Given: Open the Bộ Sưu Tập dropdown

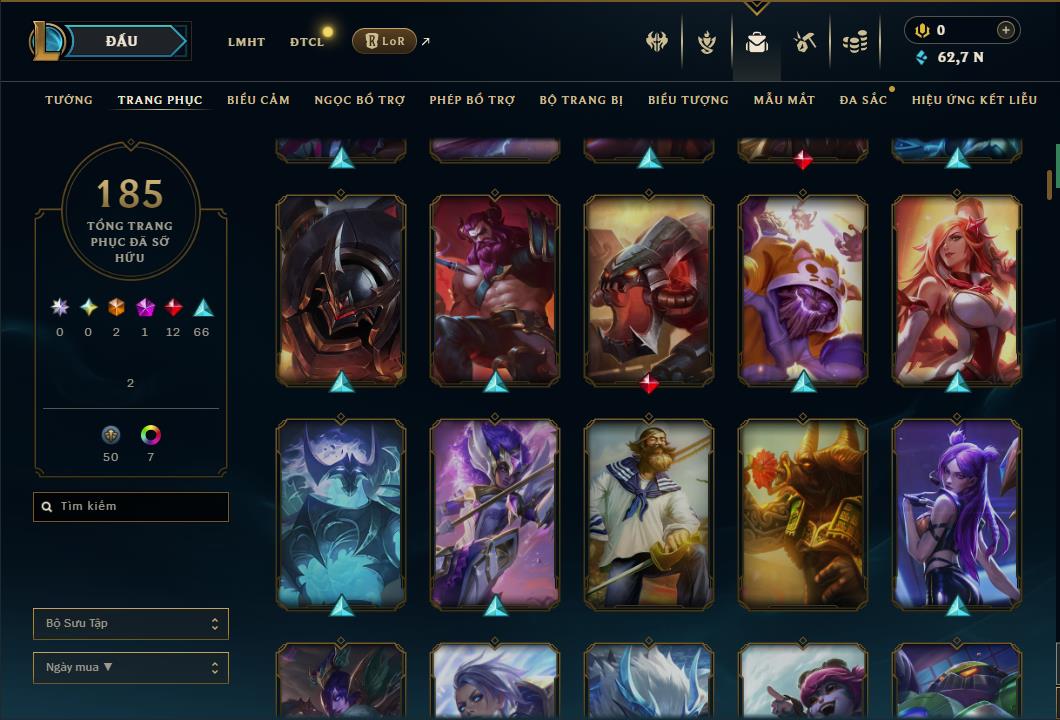Looking at the screenshot, I should (x=131, y=624).
